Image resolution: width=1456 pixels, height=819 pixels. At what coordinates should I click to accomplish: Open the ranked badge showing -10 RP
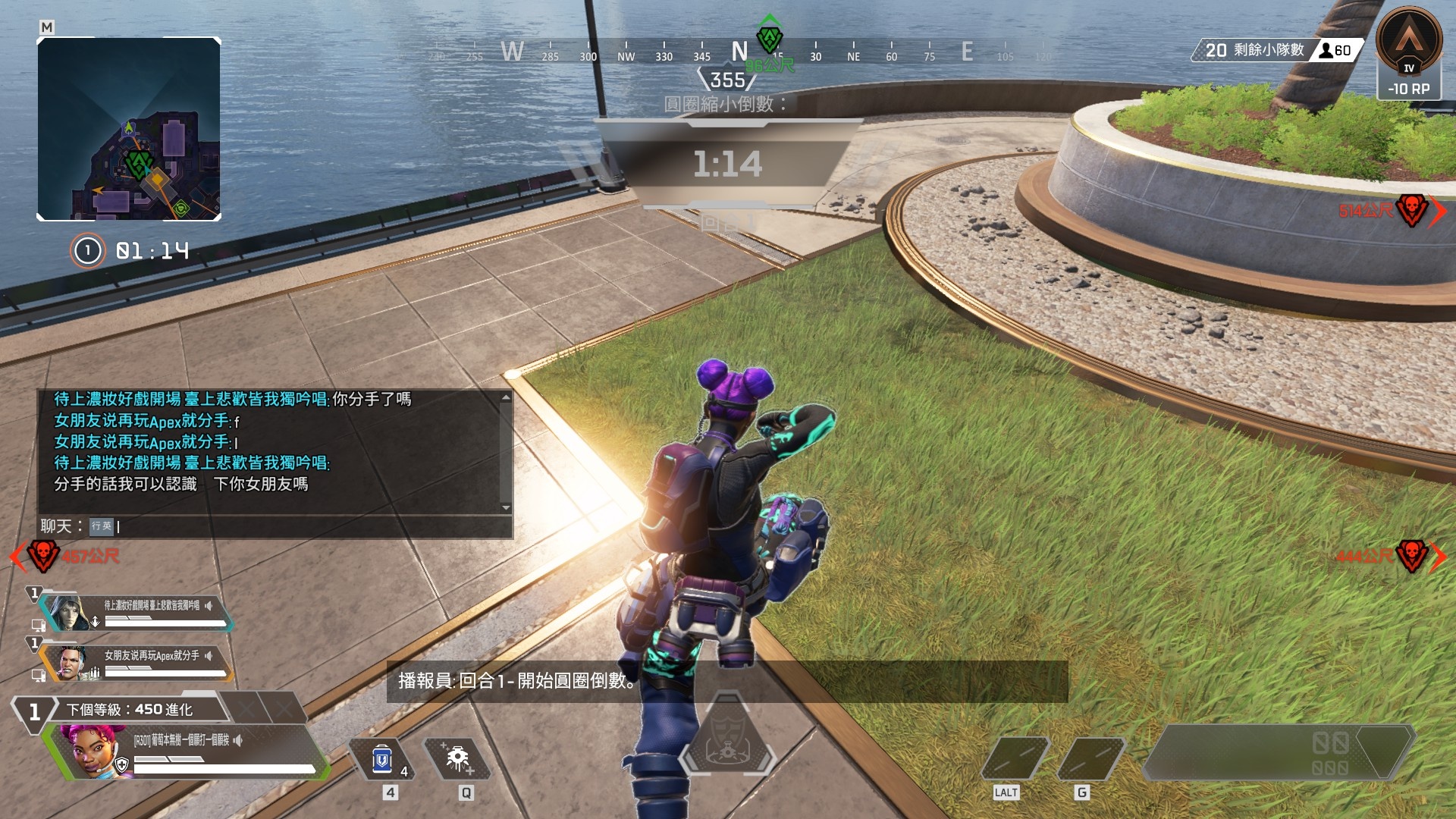[1409, 53]
